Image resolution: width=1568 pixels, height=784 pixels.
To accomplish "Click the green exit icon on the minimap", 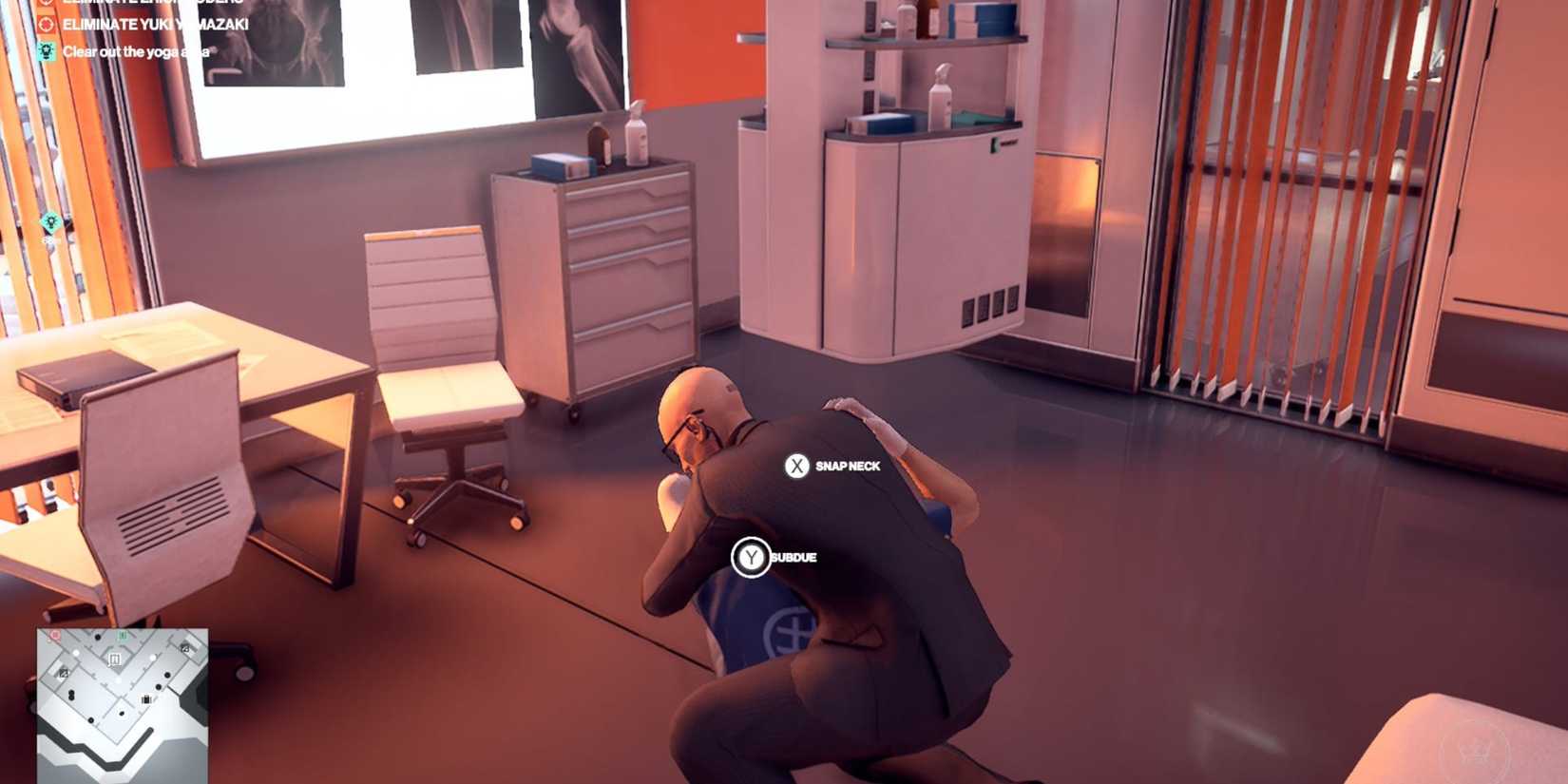I will (x=122, y=636).
